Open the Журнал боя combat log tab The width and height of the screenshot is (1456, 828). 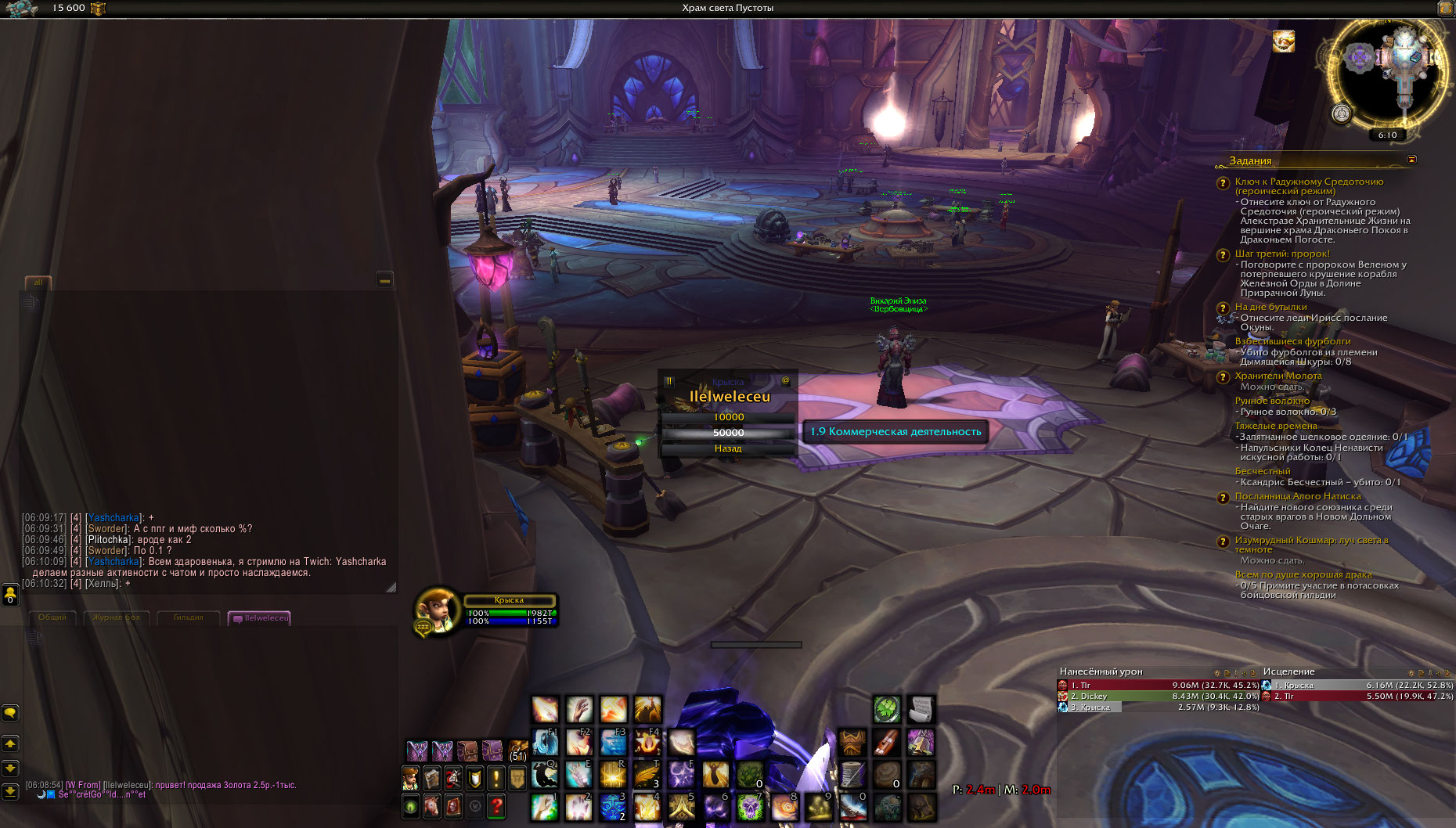[x=116, y=617]
